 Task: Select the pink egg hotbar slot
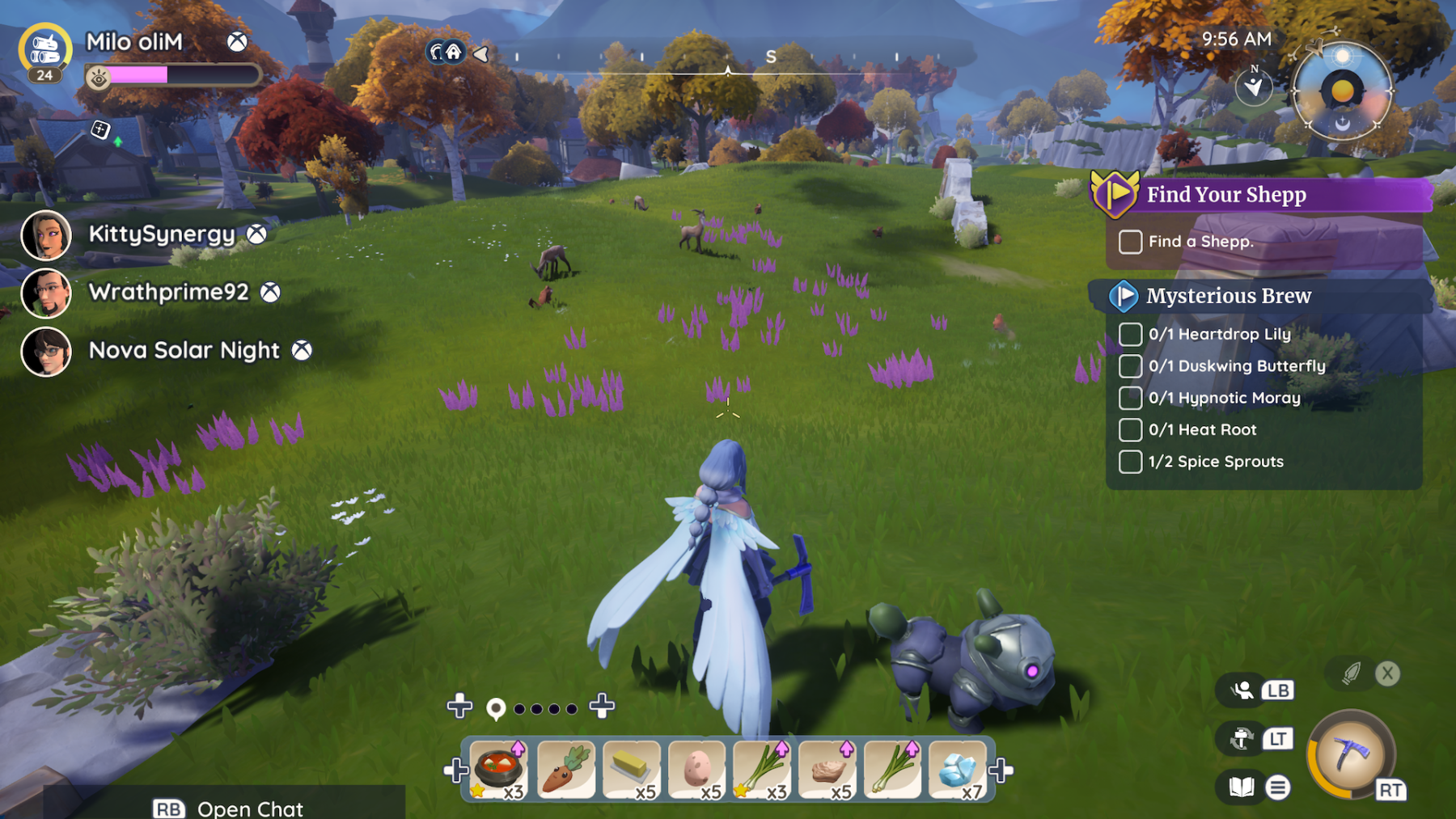(696, 769)
